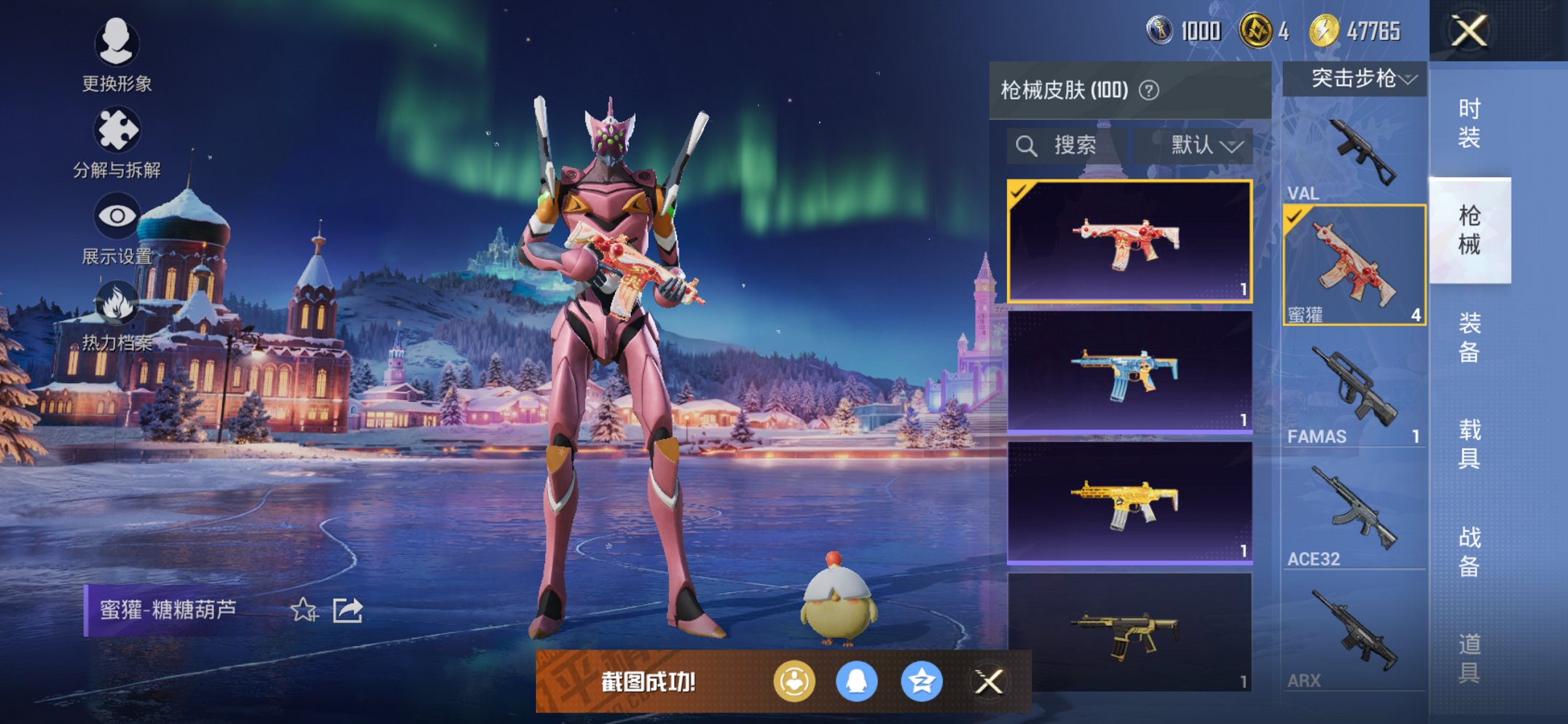
Task: Select the blue Honey Badger skin
Action: (1129, 371)
